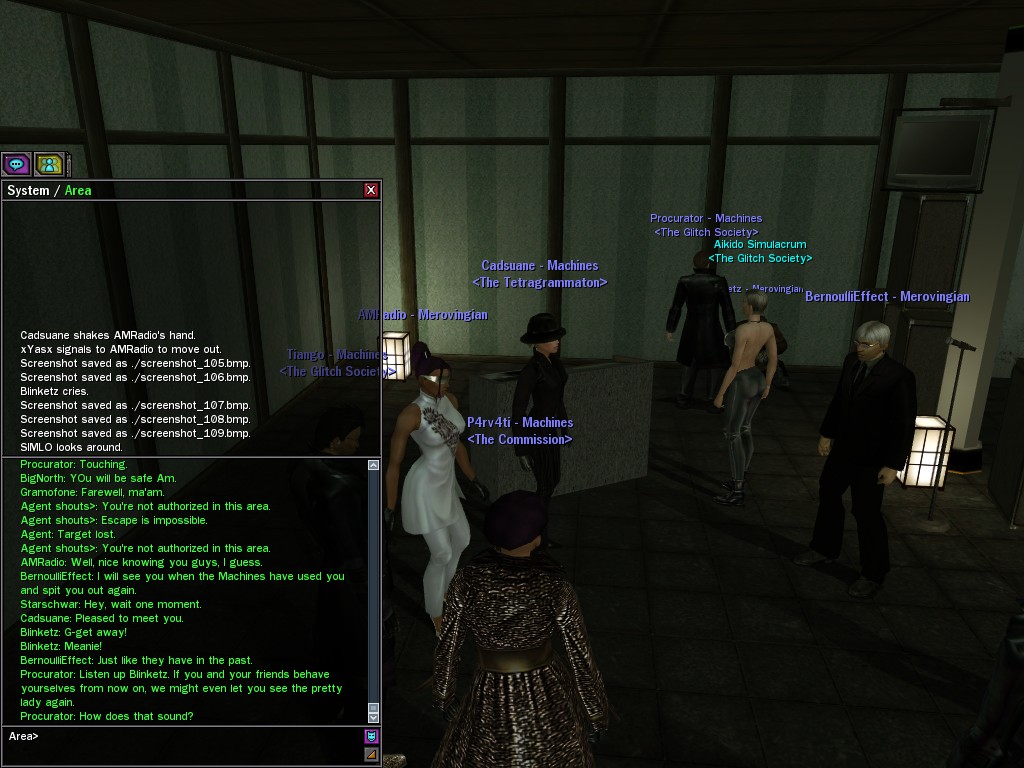Select the System label in chat header
The height and width of the screenshot is (768, 1024).
click(28, 190)
